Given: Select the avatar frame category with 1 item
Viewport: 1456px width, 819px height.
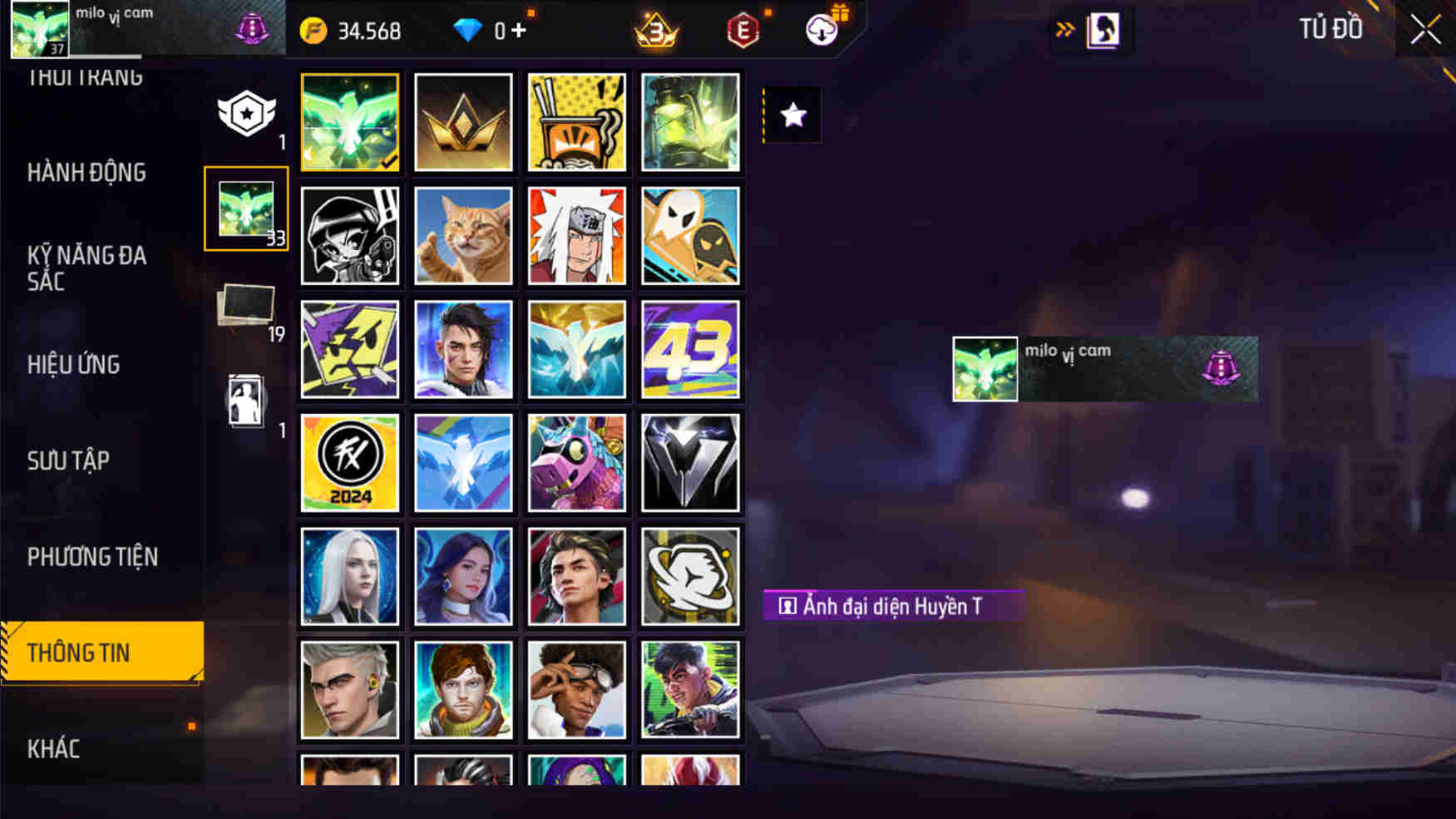Looking at the screenshot, I should pyautogui.click(x=244, y=399).
